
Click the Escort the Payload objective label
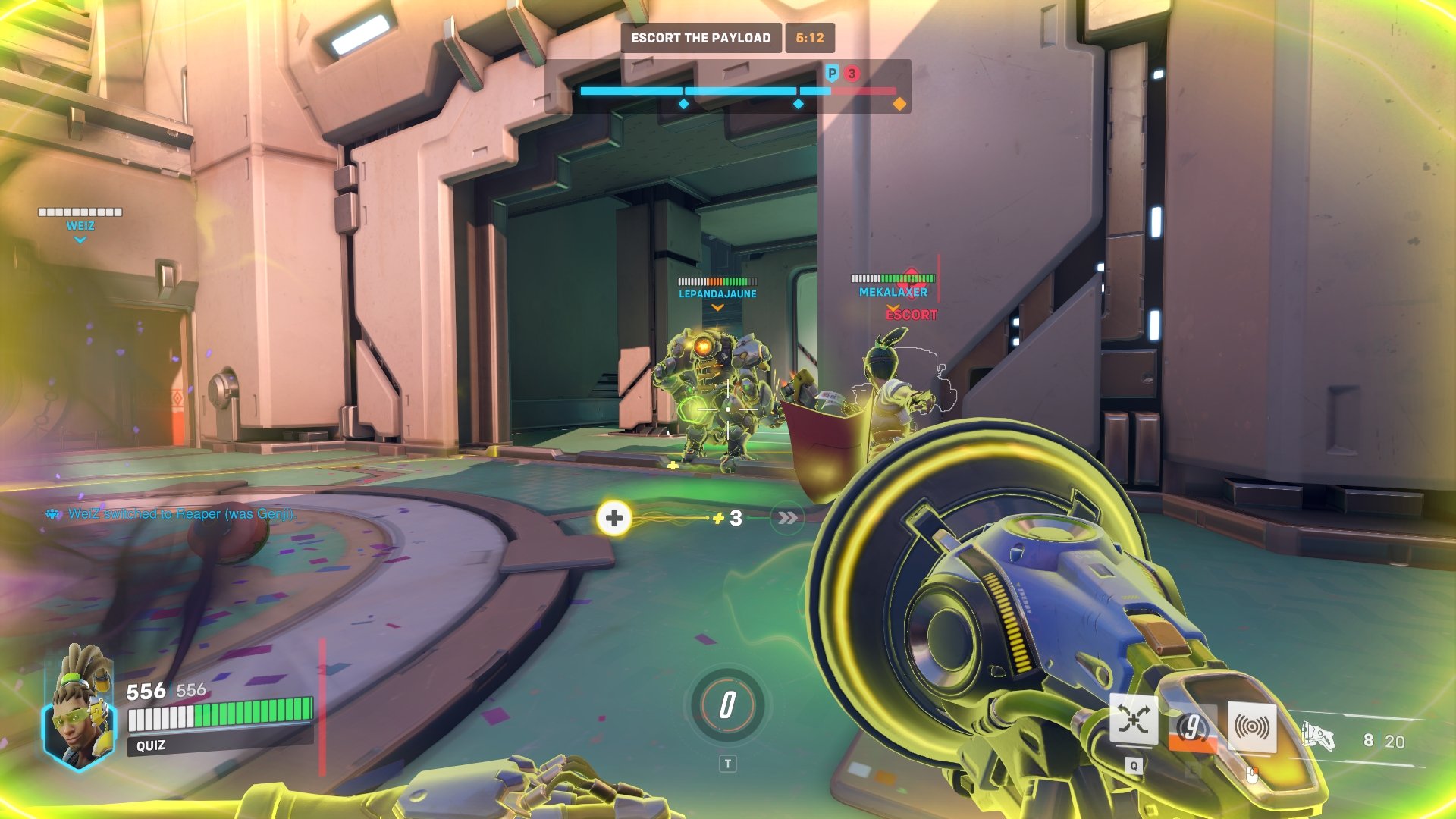coord(701,38)
